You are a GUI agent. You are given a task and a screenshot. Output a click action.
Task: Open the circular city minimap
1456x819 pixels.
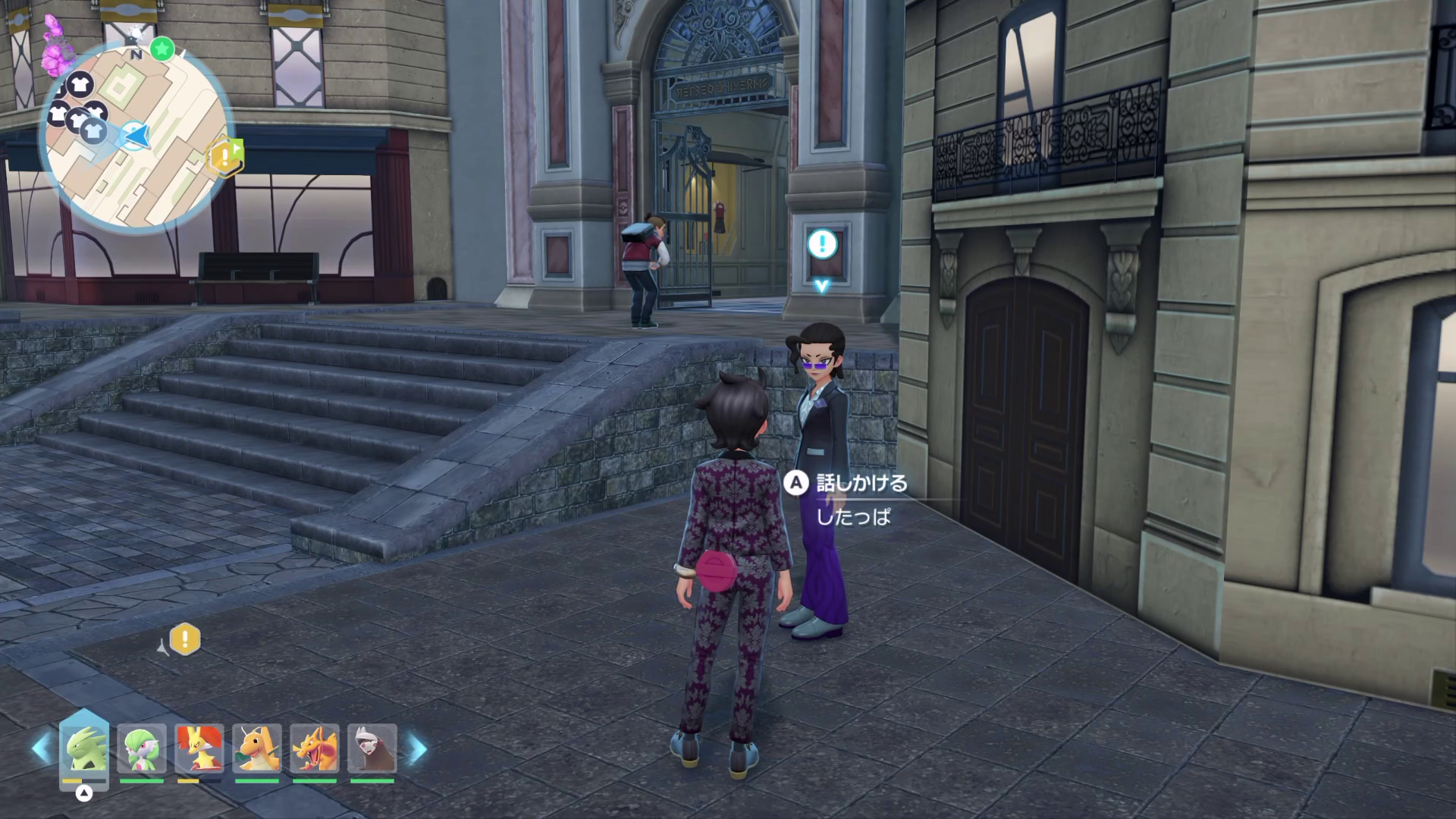[135, 136]
